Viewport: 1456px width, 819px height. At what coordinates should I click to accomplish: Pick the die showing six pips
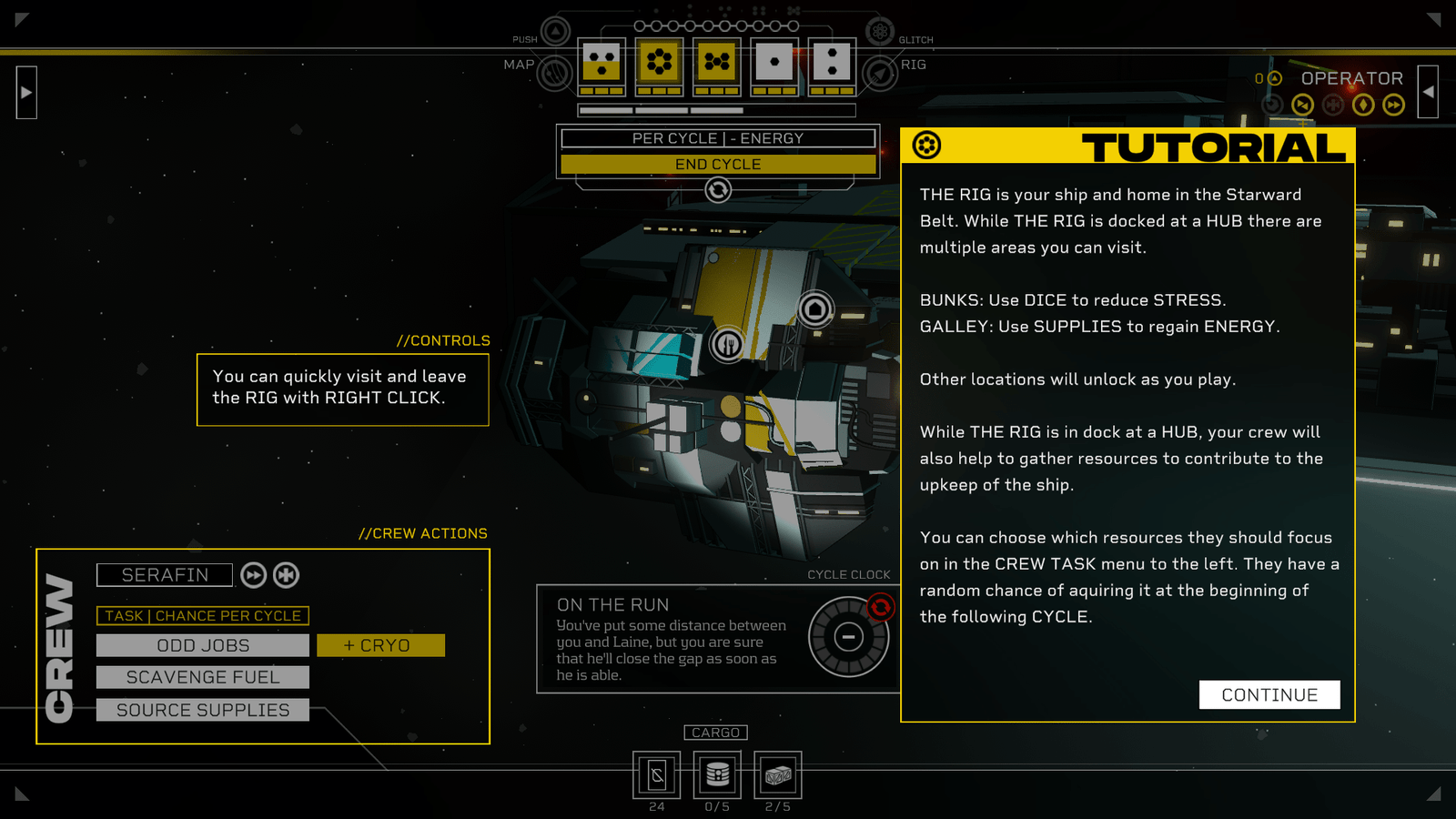(659, 63)
